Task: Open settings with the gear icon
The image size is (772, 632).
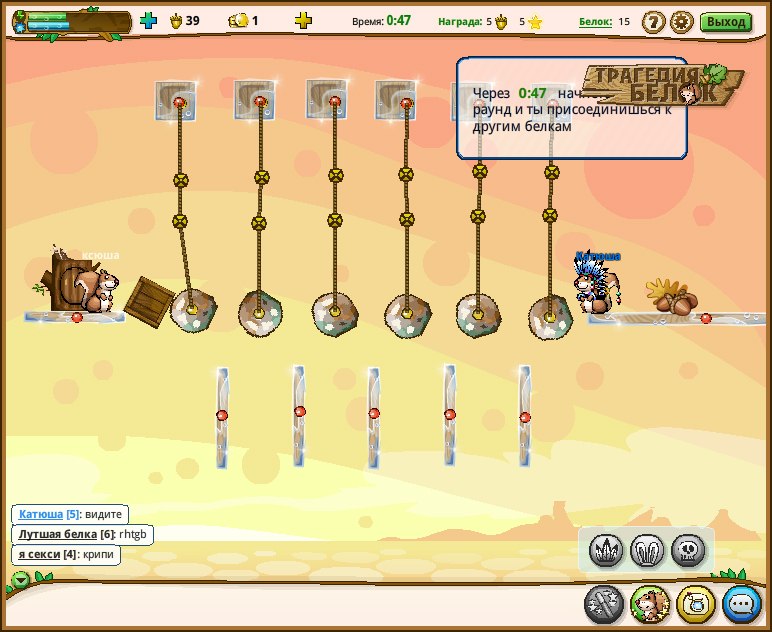Action: point(682,21)
